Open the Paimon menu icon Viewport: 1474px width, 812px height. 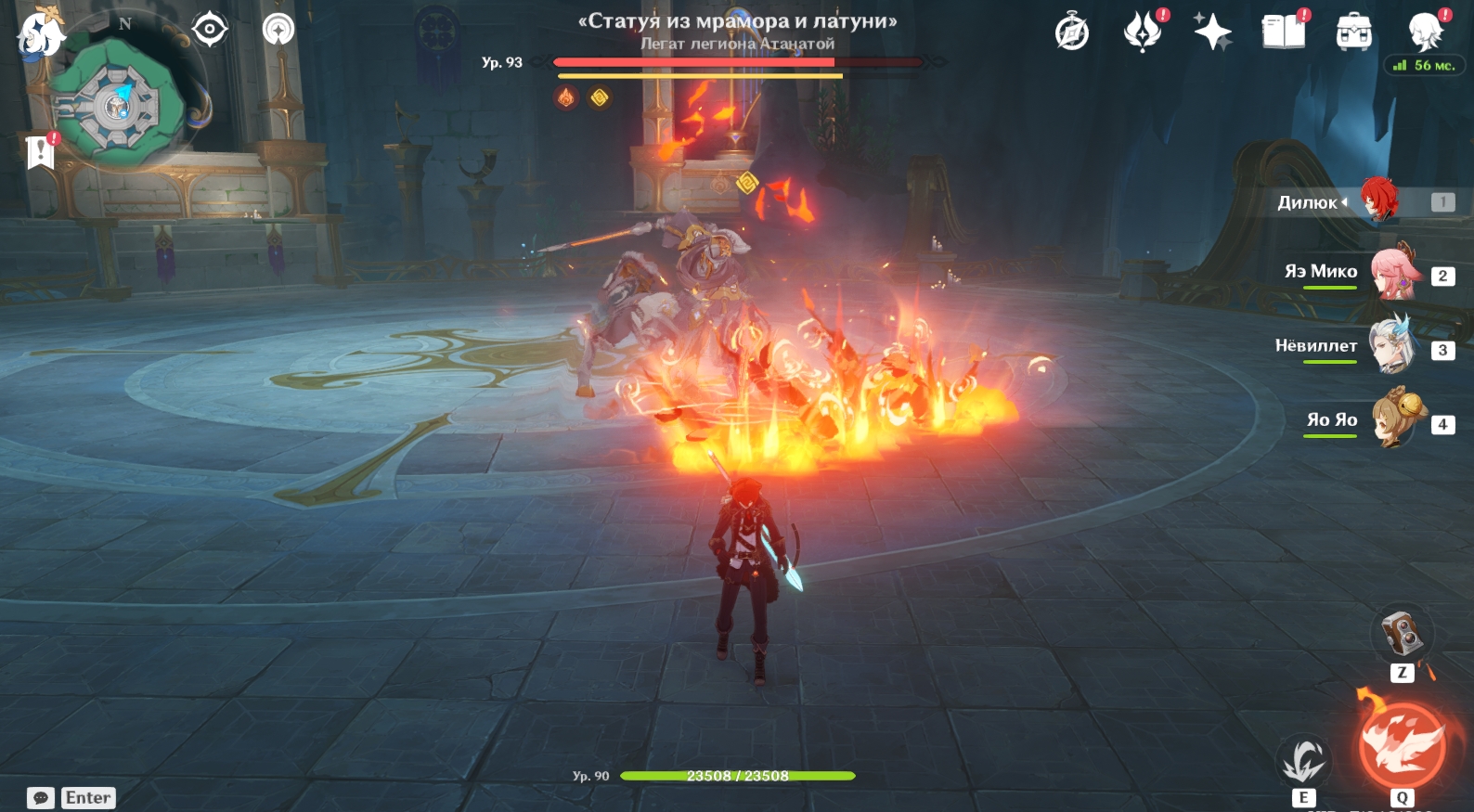click(x=41, y=33)
